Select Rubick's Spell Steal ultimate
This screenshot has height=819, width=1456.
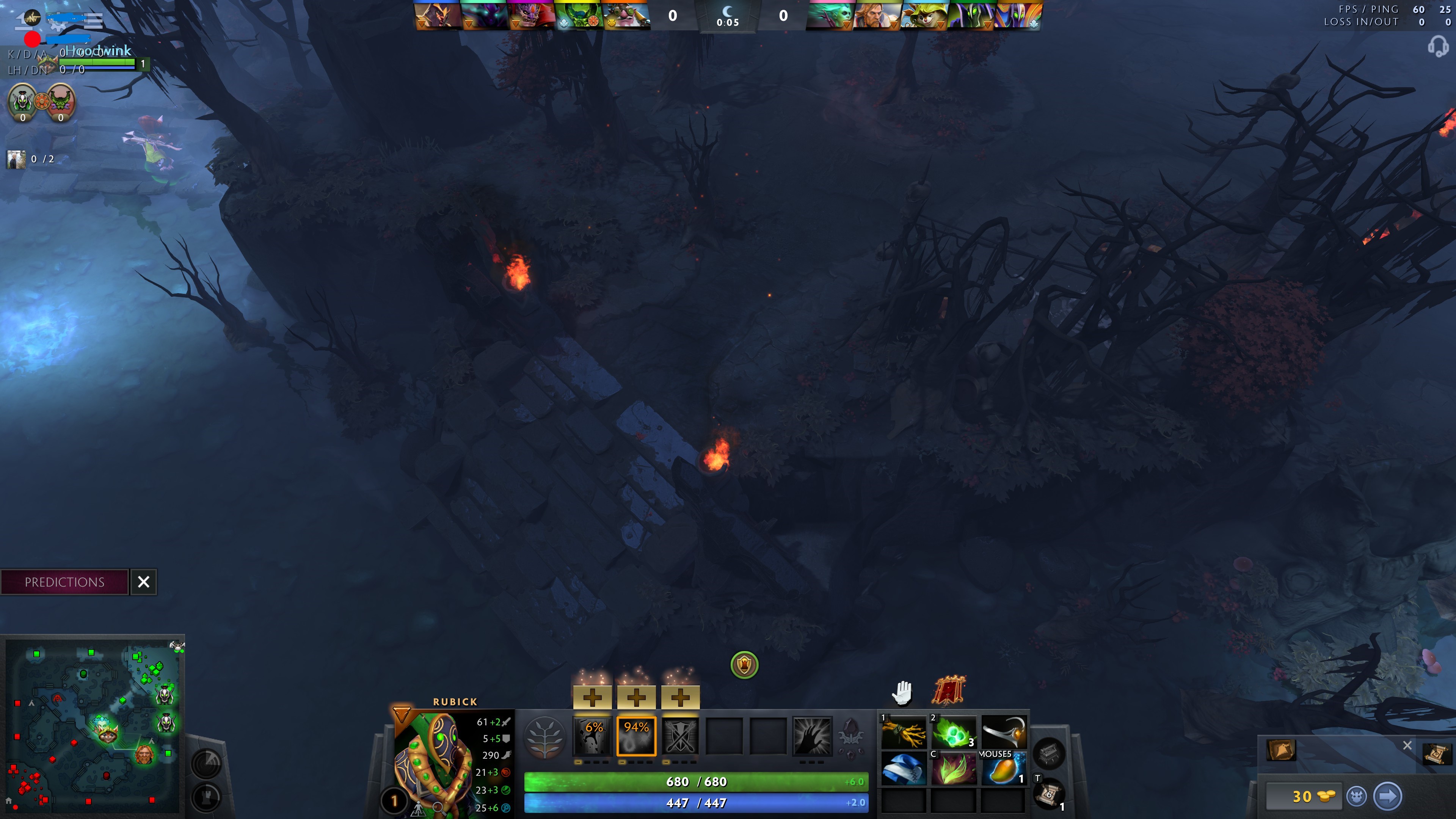[812, 736]
